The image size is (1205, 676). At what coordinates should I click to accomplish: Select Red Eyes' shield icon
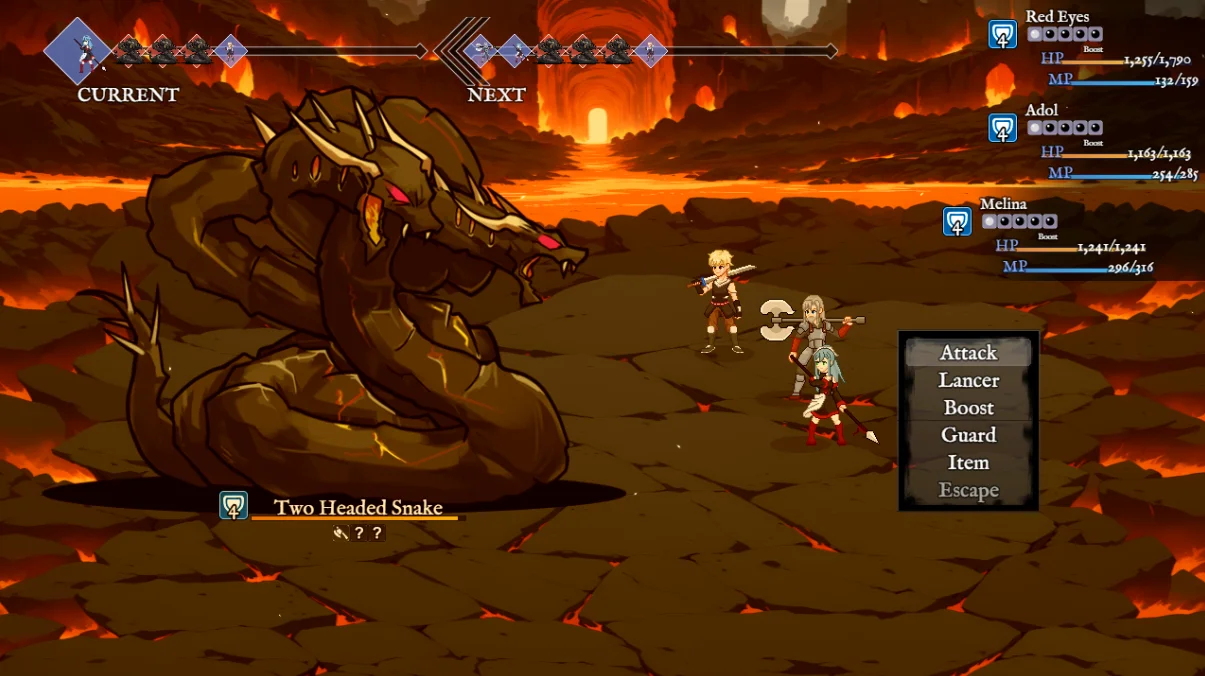[1002, 35]
